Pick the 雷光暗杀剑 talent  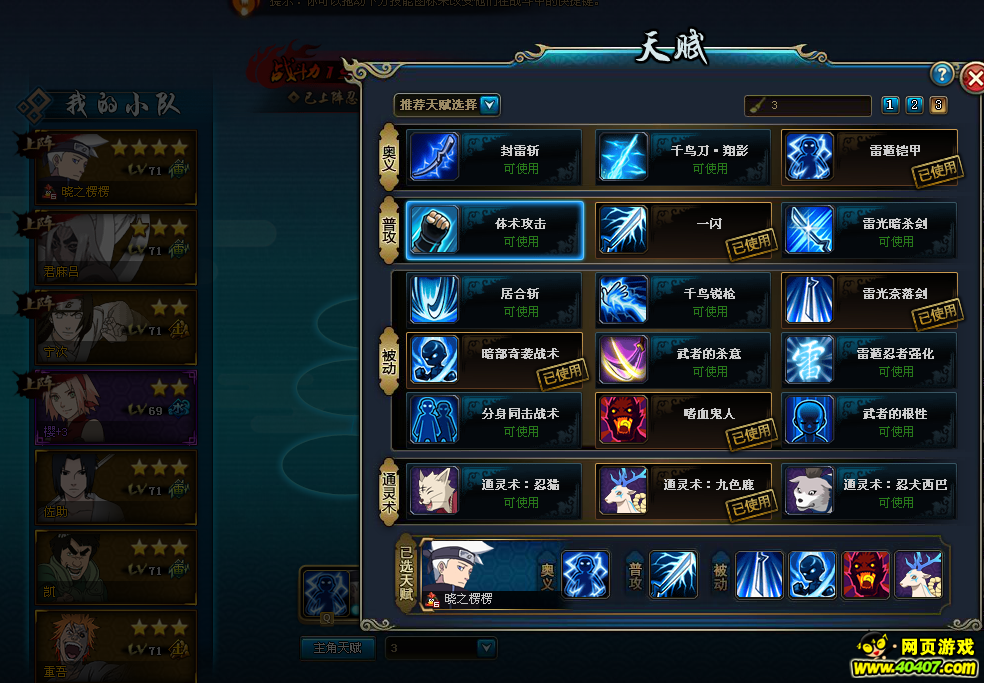(869, 230)
